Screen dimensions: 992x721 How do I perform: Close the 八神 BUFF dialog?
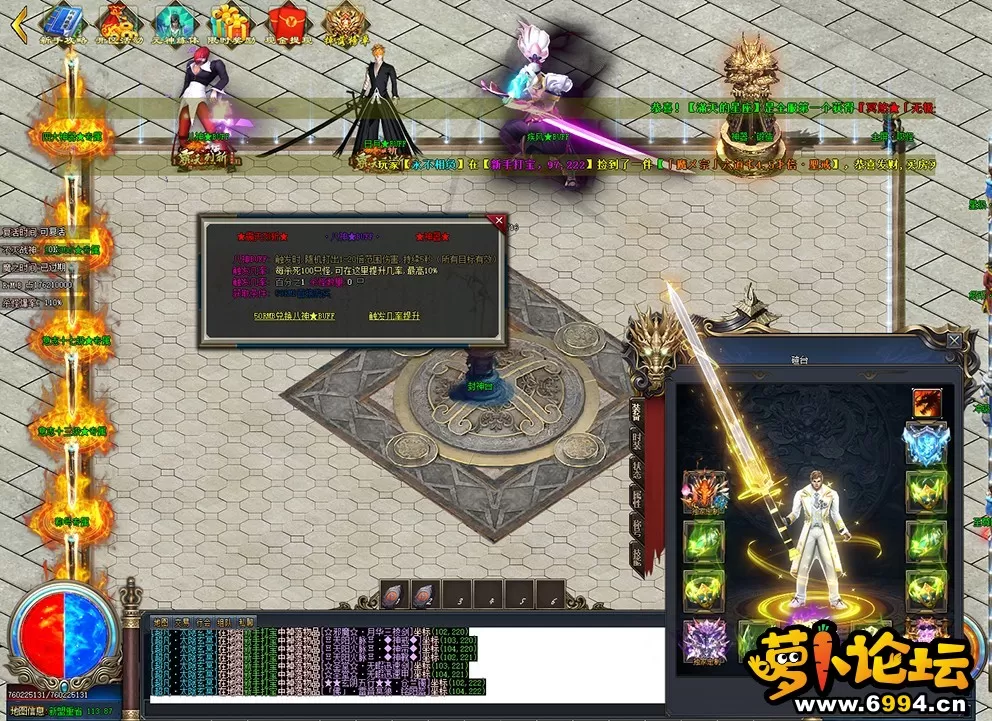click(498, 221)
